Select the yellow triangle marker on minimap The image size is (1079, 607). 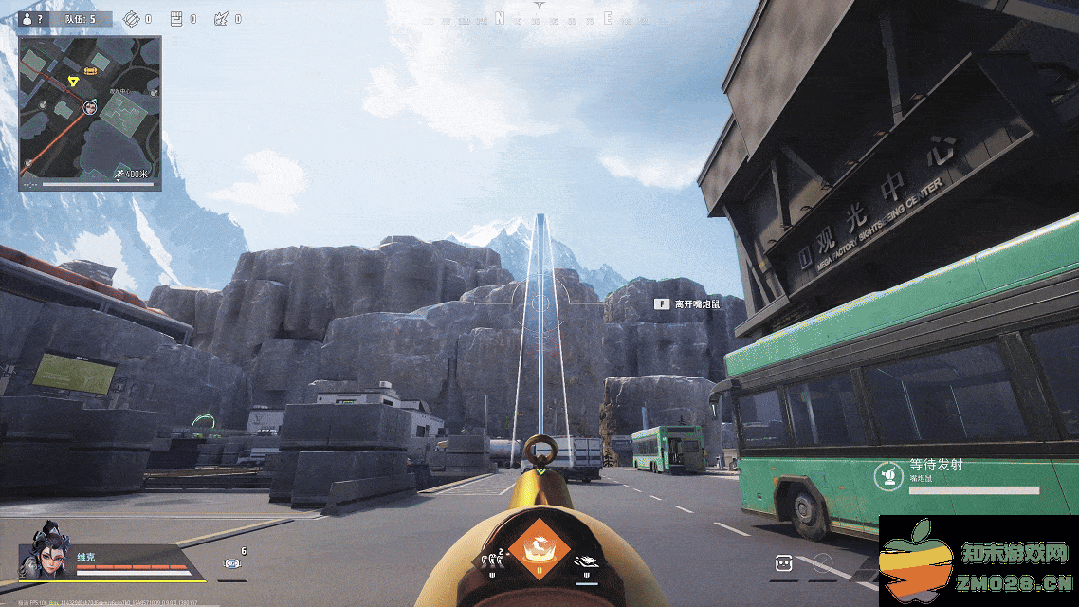72,79
